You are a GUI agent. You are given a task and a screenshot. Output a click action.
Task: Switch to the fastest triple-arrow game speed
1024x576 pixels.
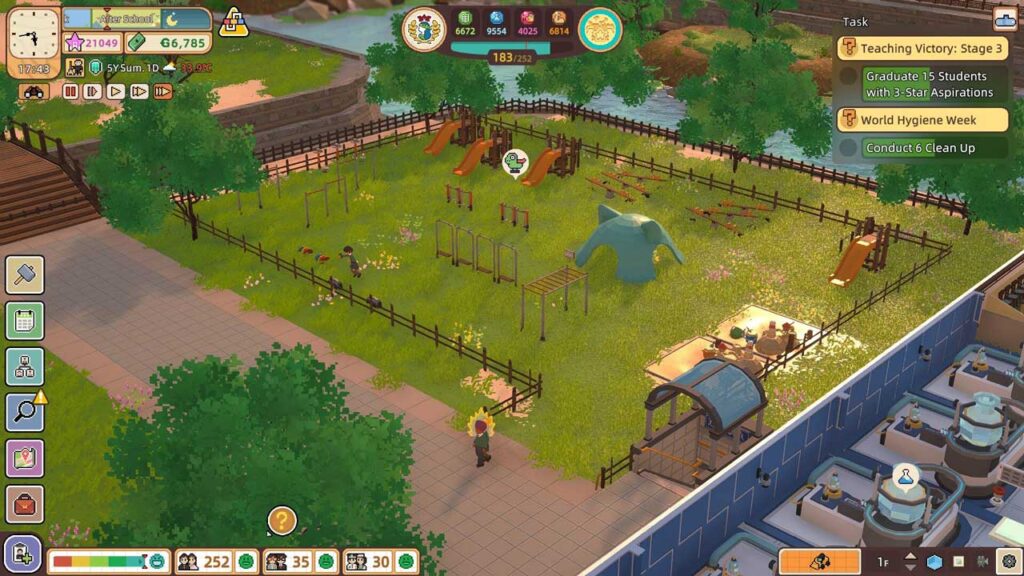(161, 91)
